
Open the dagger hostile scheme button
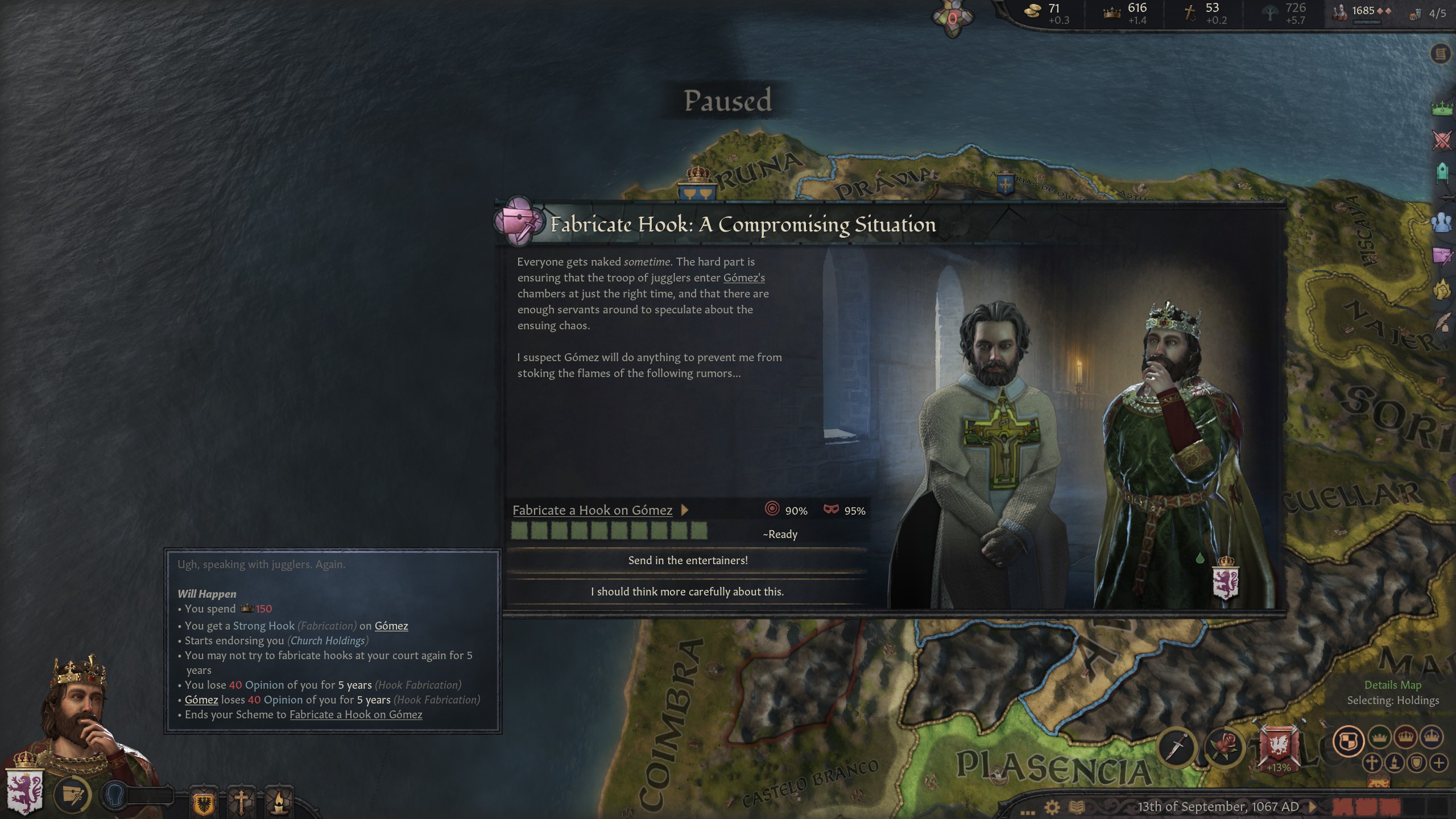[x=1177, y=747]
